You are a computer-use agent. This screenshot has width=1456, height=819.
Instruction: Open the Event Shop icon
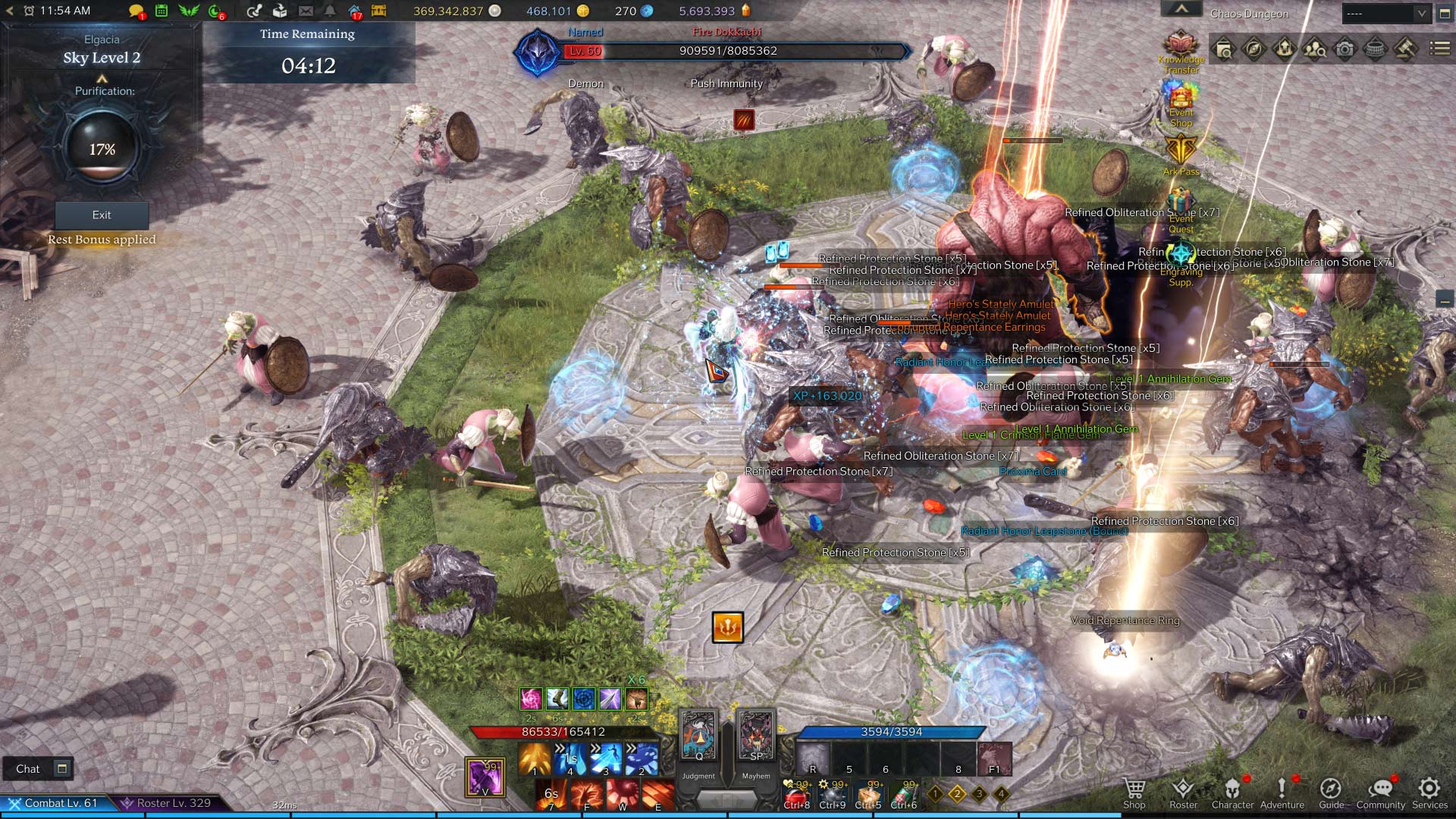point(1181,102)
